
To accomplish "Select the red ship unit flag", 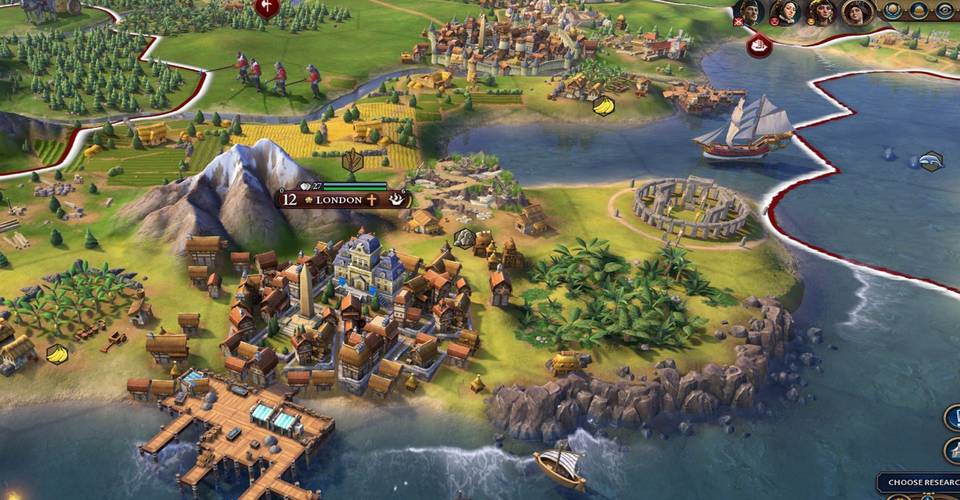I will [759, 45].
